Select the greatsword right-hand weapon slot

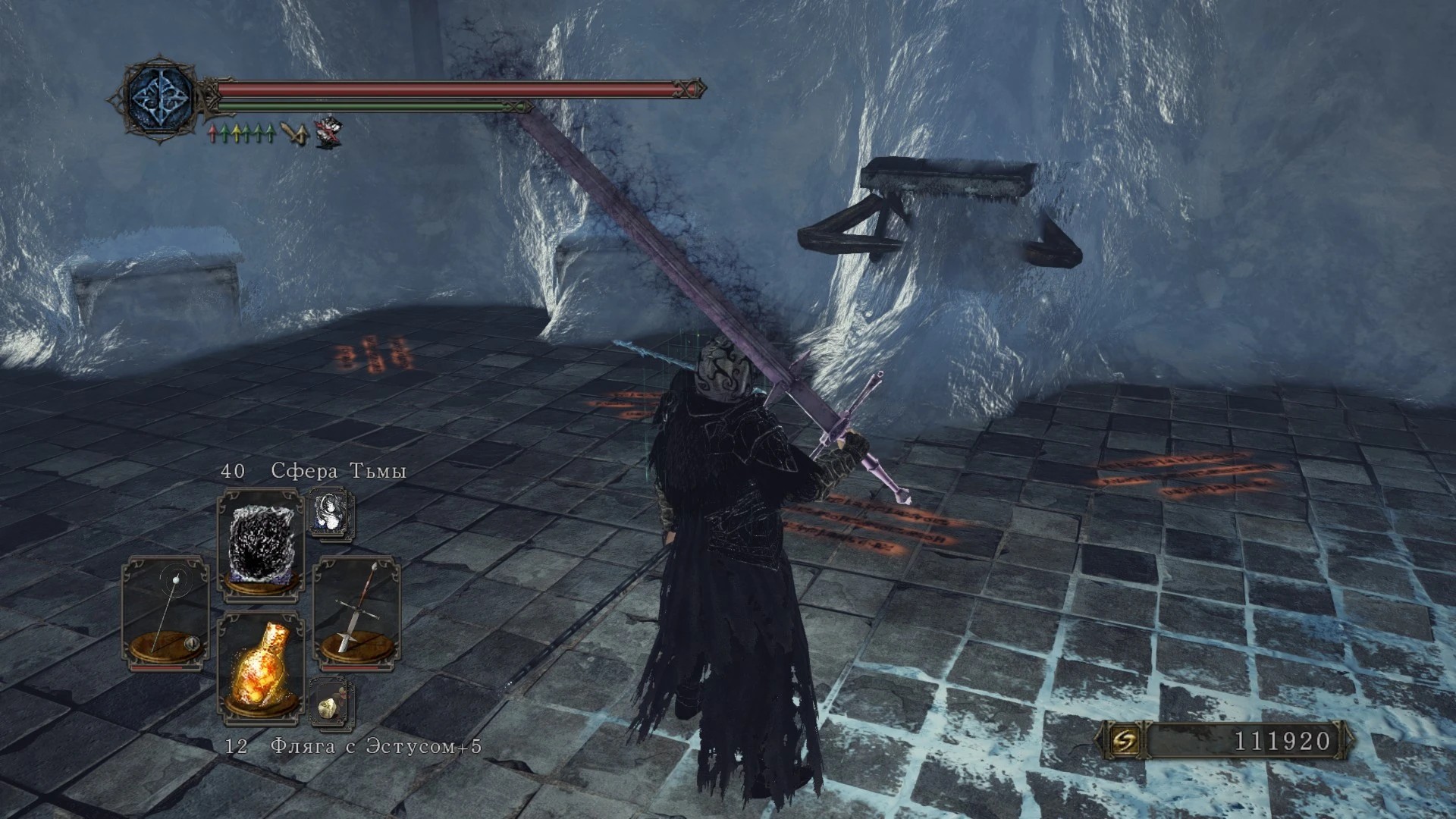[356, 609]
